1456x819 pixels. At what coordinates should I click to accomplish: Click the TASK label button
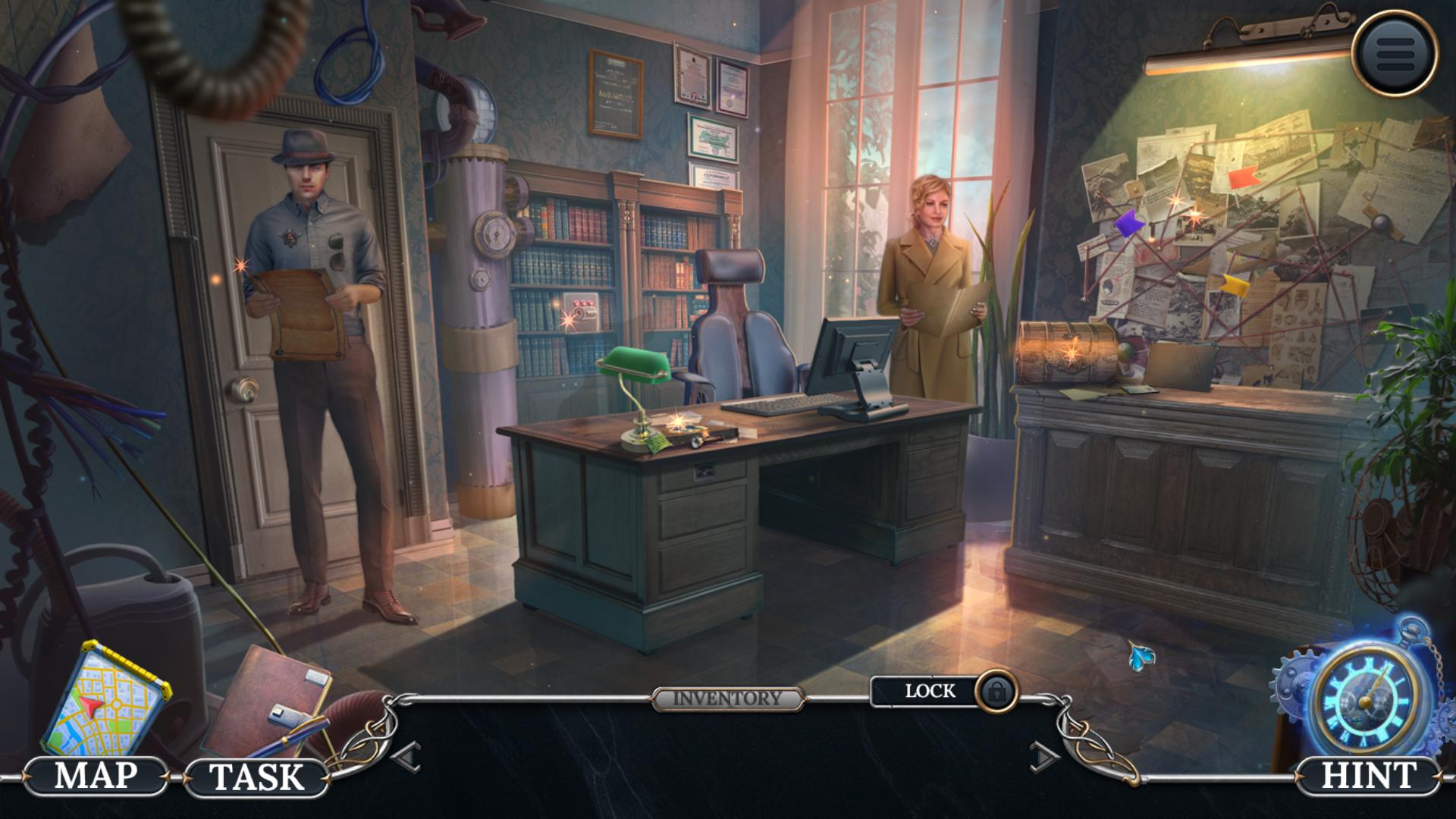(256, 777)
